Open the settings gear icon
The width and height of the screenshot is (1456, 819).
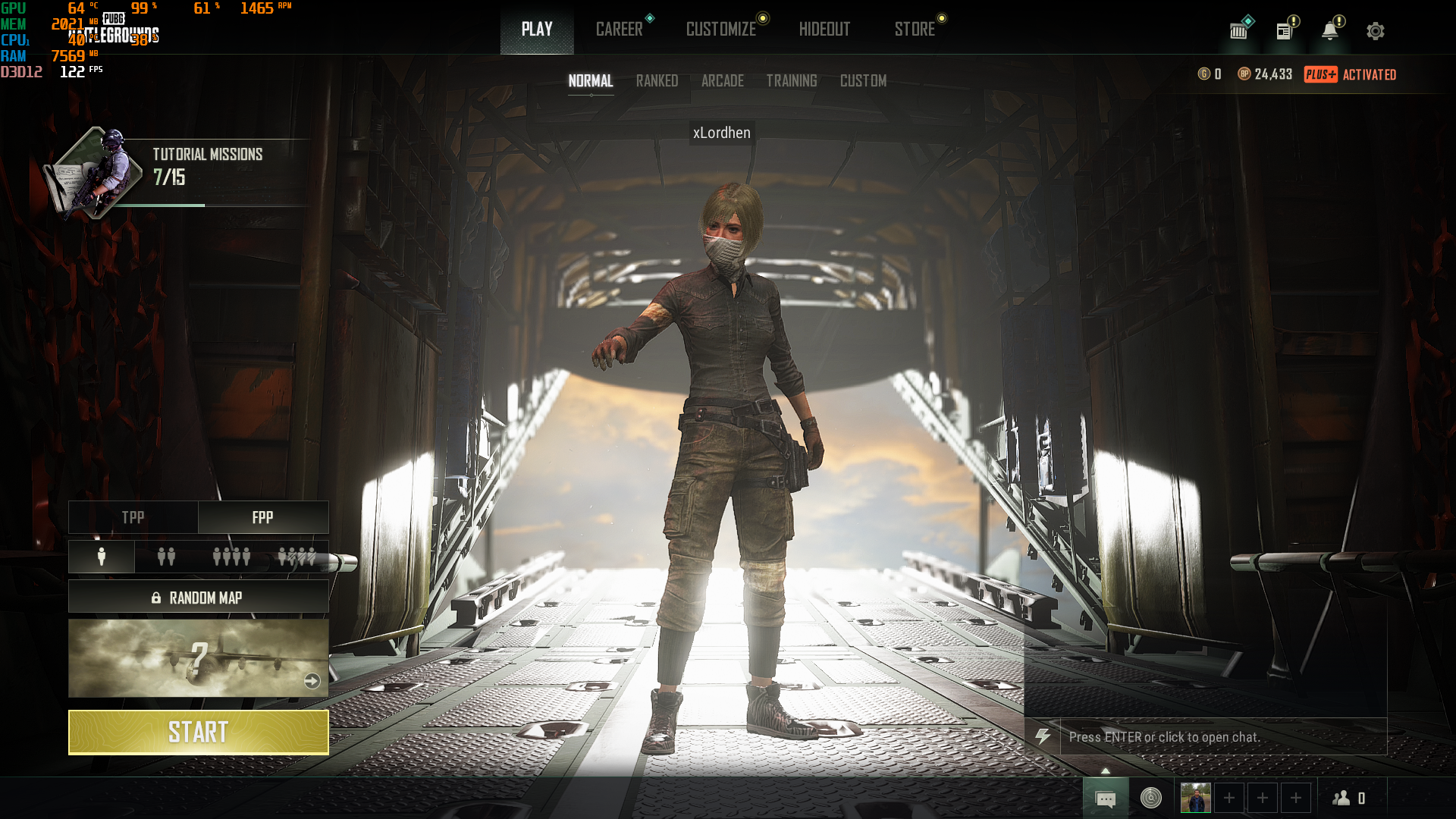click(x=1375, y=31)
